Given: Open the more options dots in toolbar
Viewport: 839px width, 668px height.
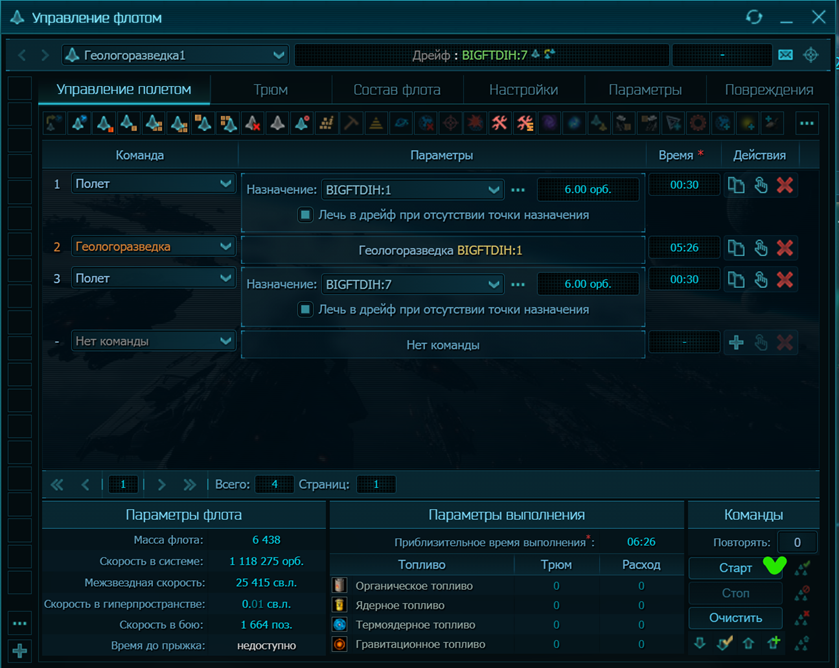Looking at the screenshot, I should (806, 123).
